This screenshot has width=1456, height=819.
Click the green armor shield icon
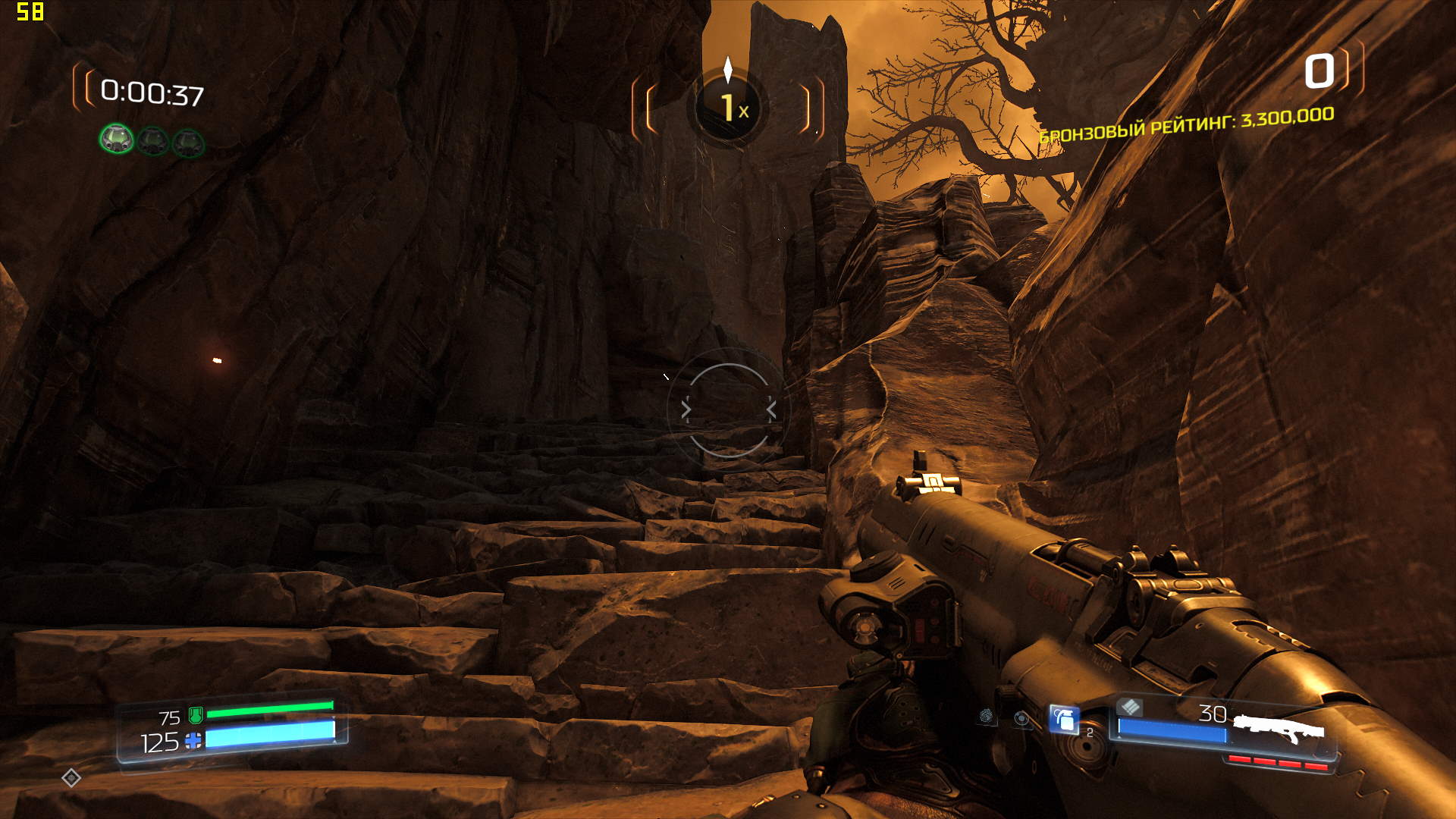195,714
